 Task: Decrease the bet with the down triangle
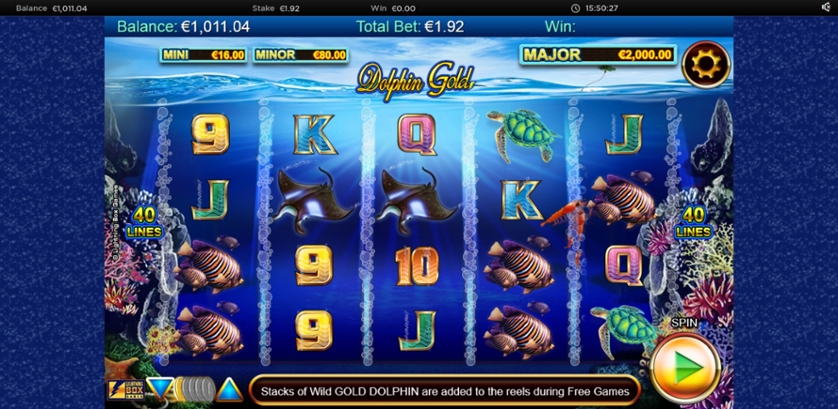159,388
